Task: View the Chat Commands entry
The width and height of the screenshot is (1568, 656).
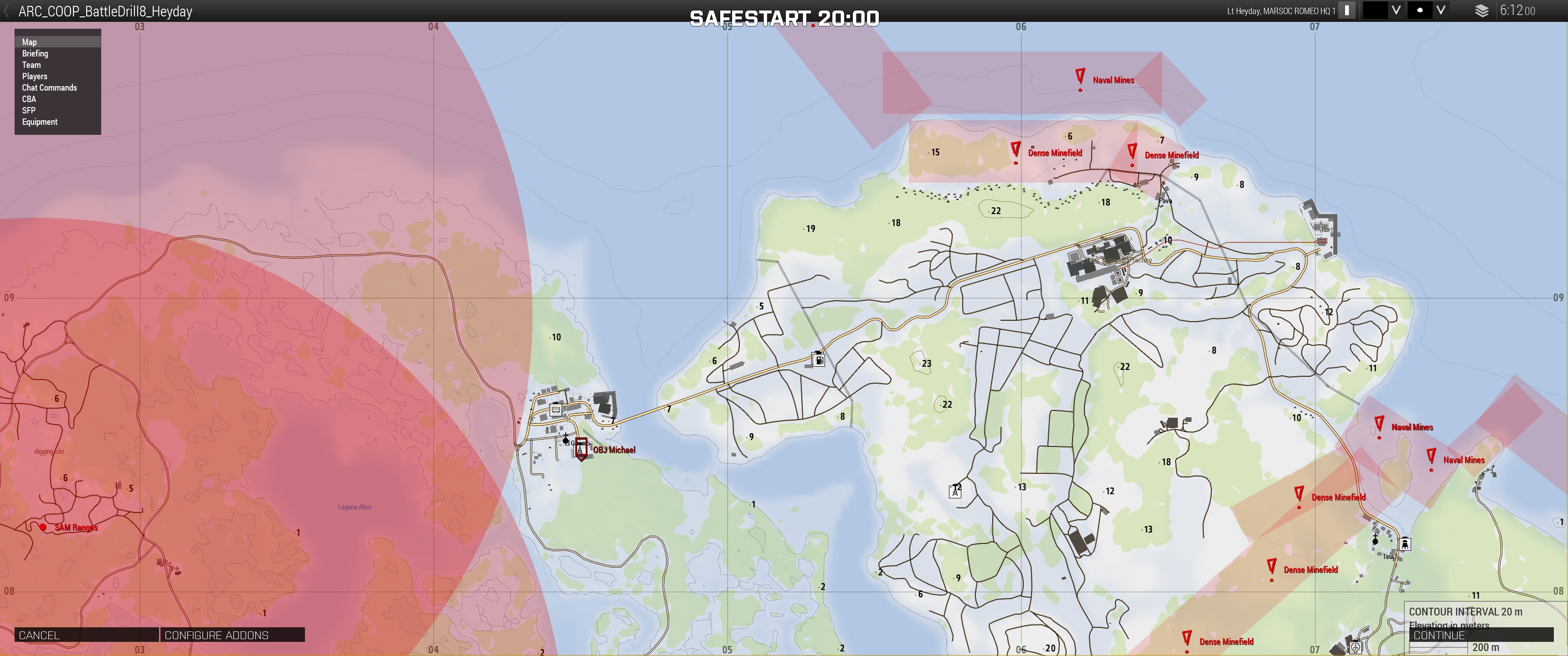Action: [x=49, y=87]
